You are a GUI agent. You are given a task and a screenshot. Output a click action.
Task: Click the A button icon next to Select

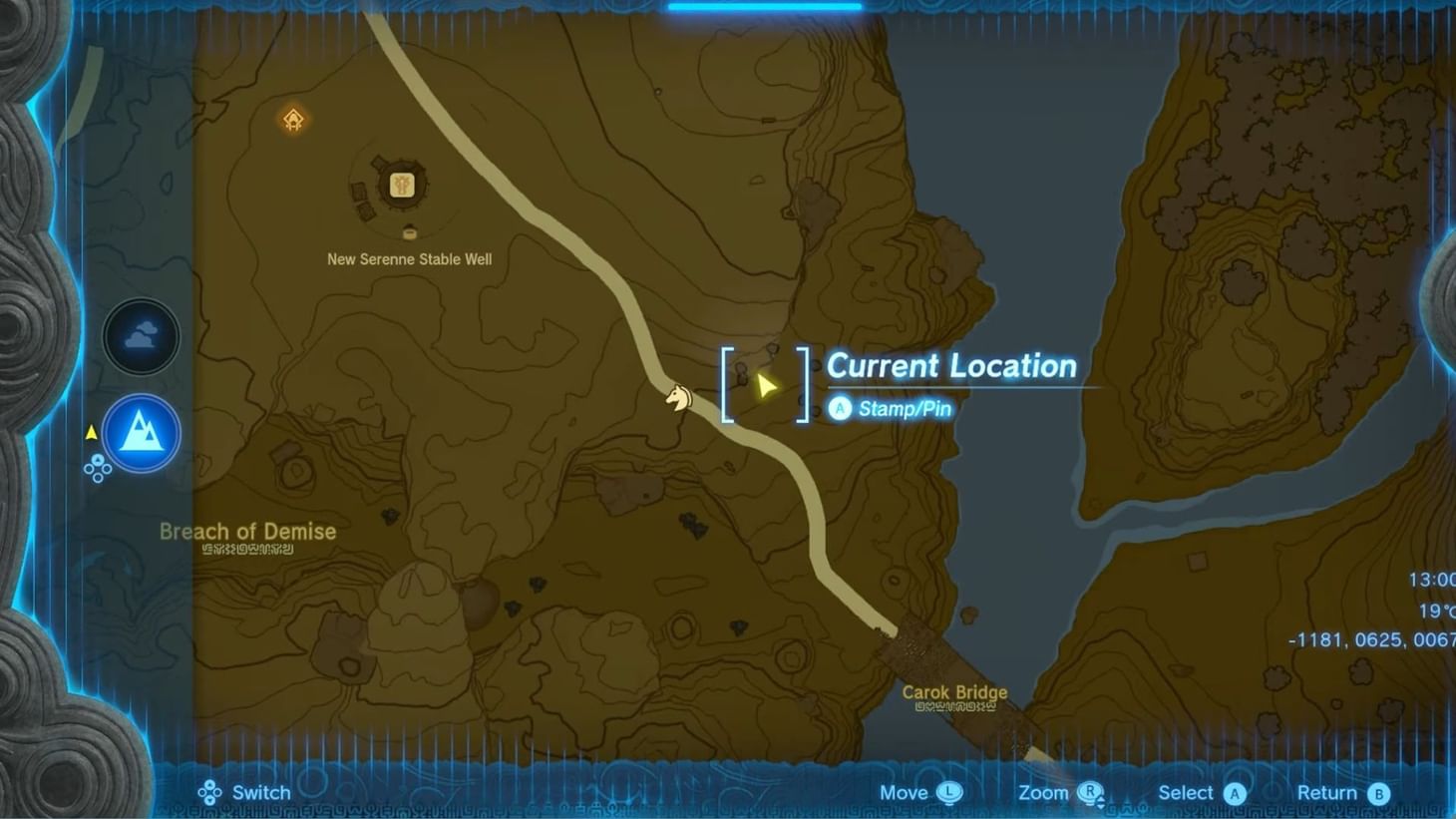[x=1235, y=792]
